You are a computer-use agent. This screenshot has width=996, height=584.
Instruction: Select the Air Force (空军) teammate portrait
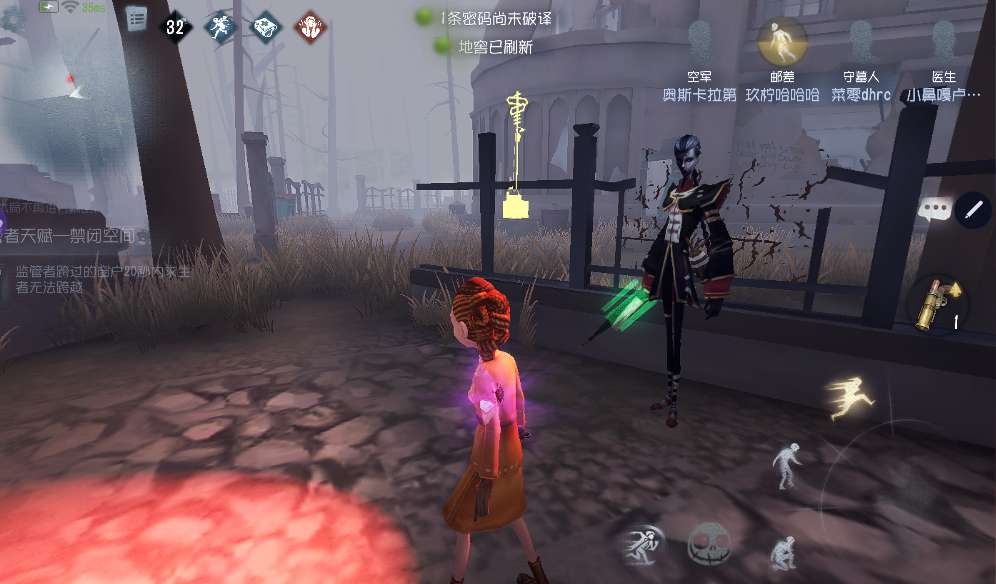tap(700, 41)
